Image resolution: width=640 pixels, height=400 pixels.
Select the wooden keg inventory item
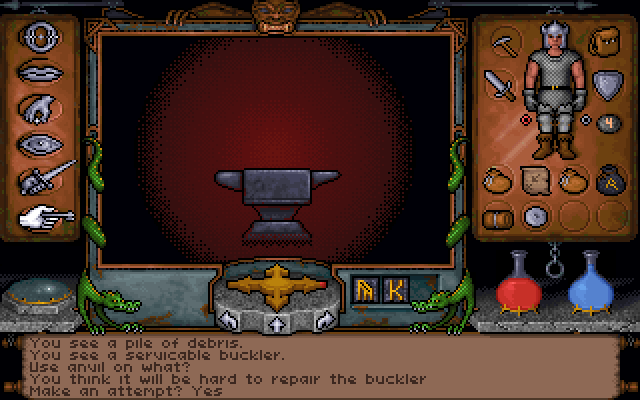pos(497,215)
